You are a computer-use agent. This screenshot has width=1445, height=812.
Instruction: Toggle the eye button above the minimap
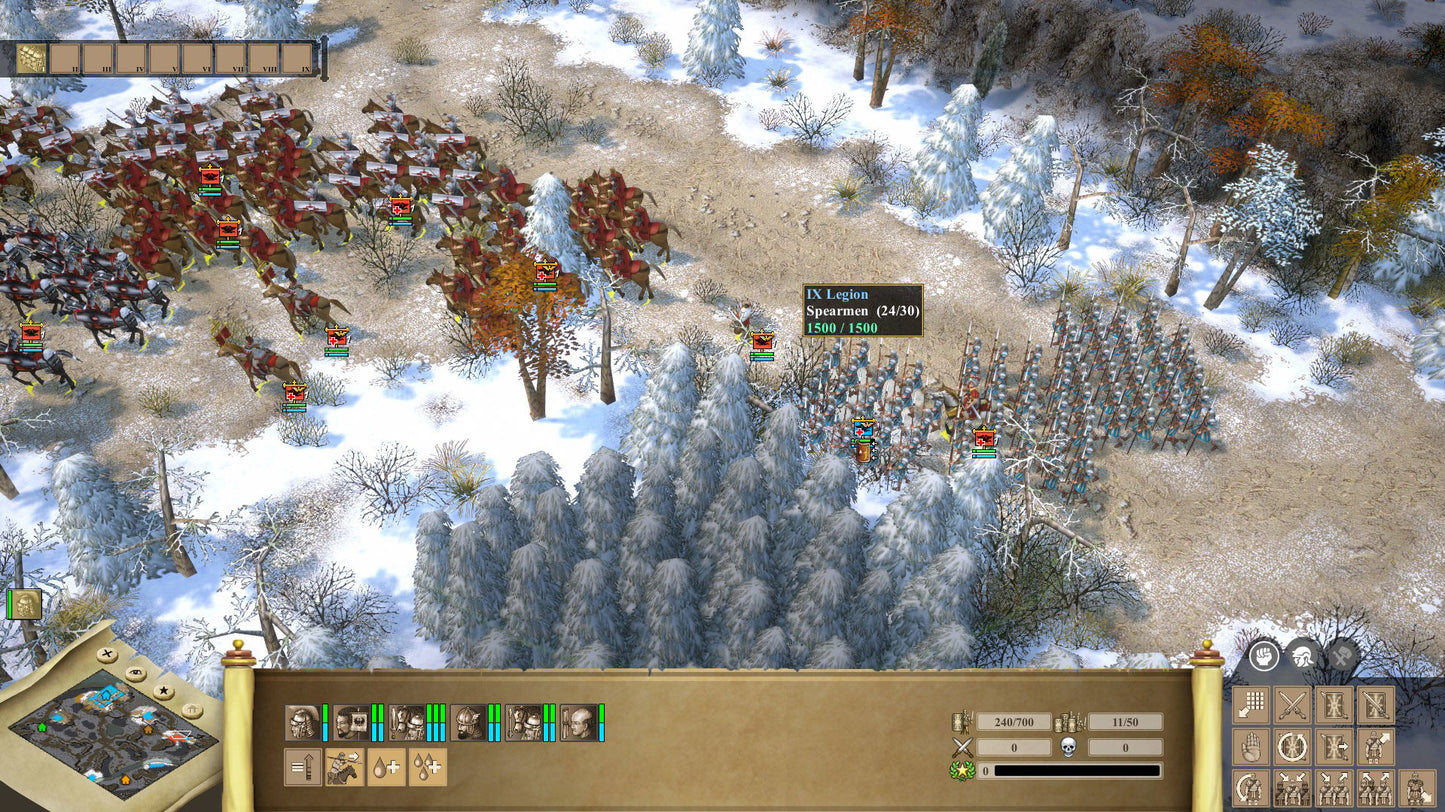[134, 673]
